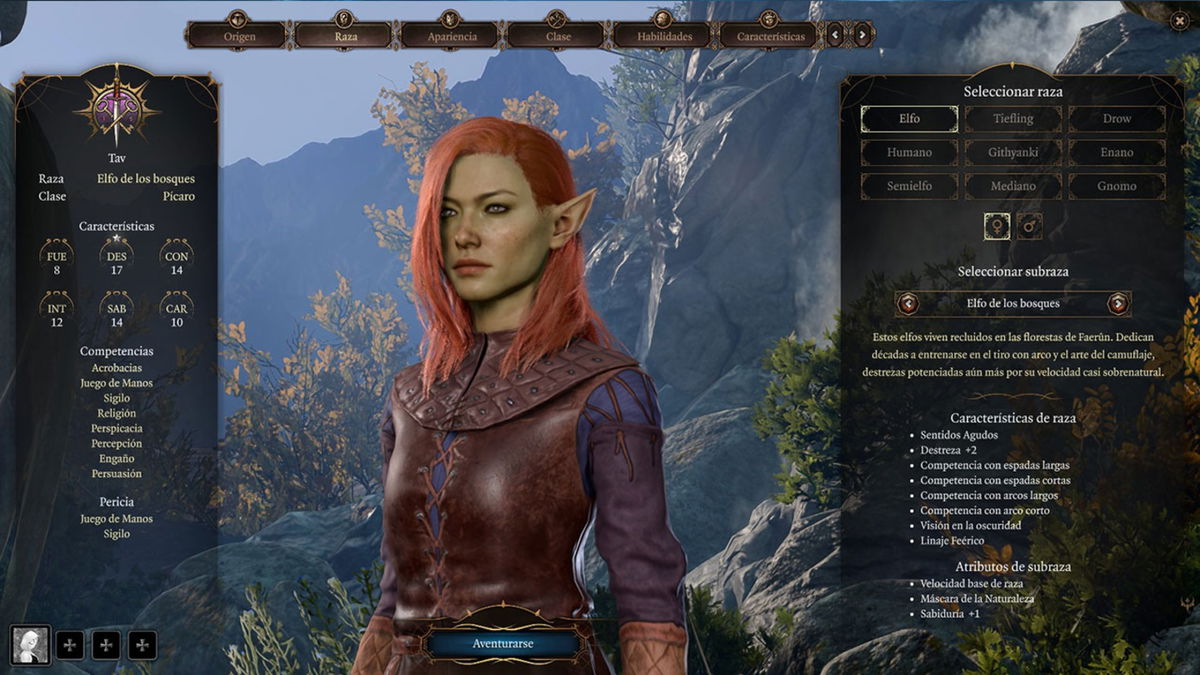This screenshot has height=675, width=1200.
Task: Show the next subrace with right arrow
Action: 1118,303
